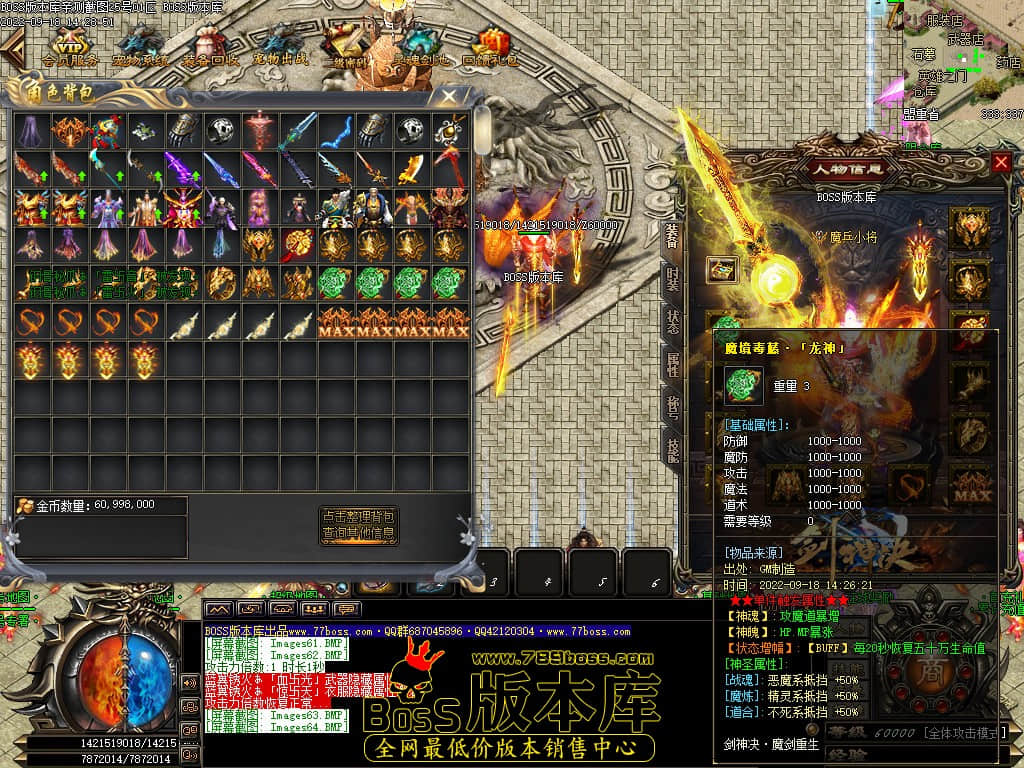Click the purple robe in the bag's first slot
The image size is (1024, 768).
32,130
